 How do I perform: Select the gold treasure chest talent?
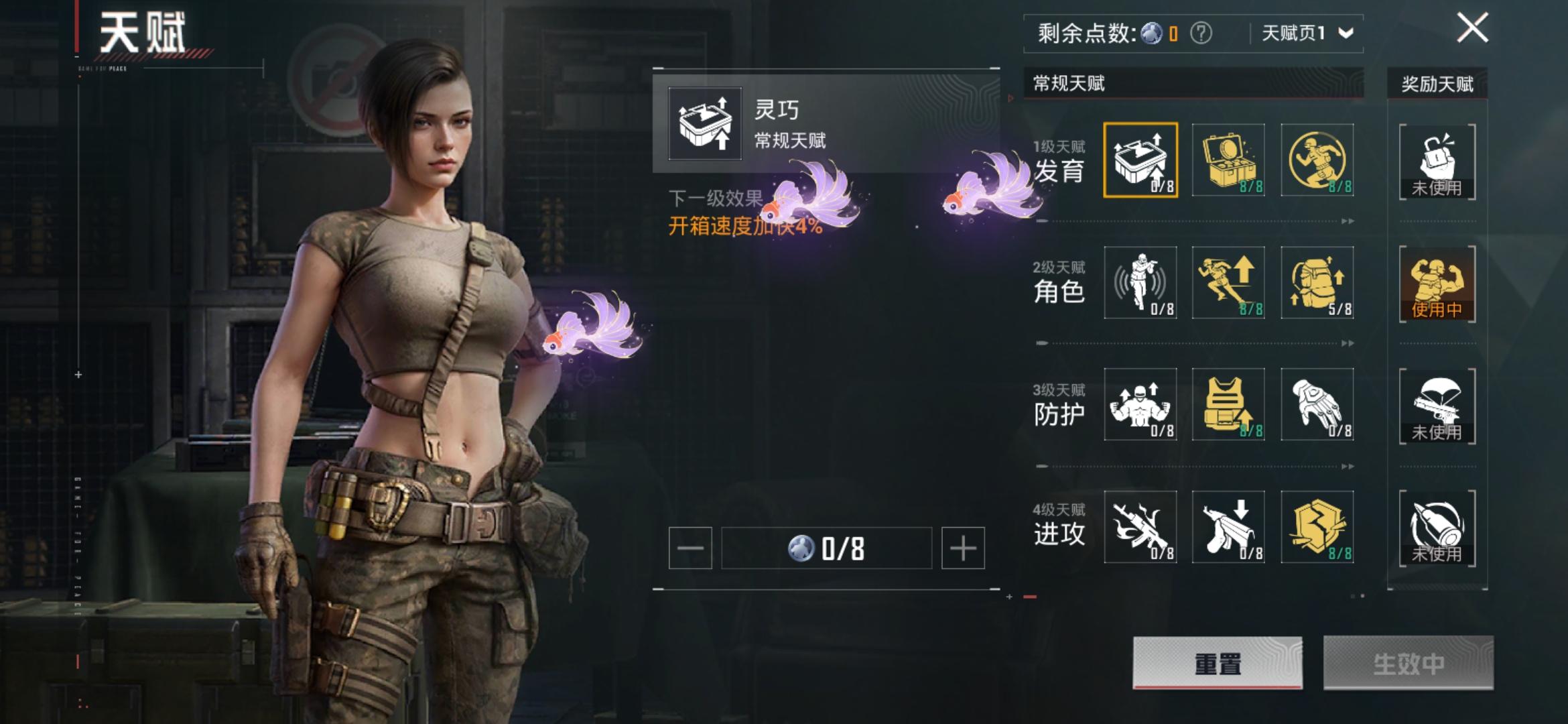click(x=1228, y=160)
